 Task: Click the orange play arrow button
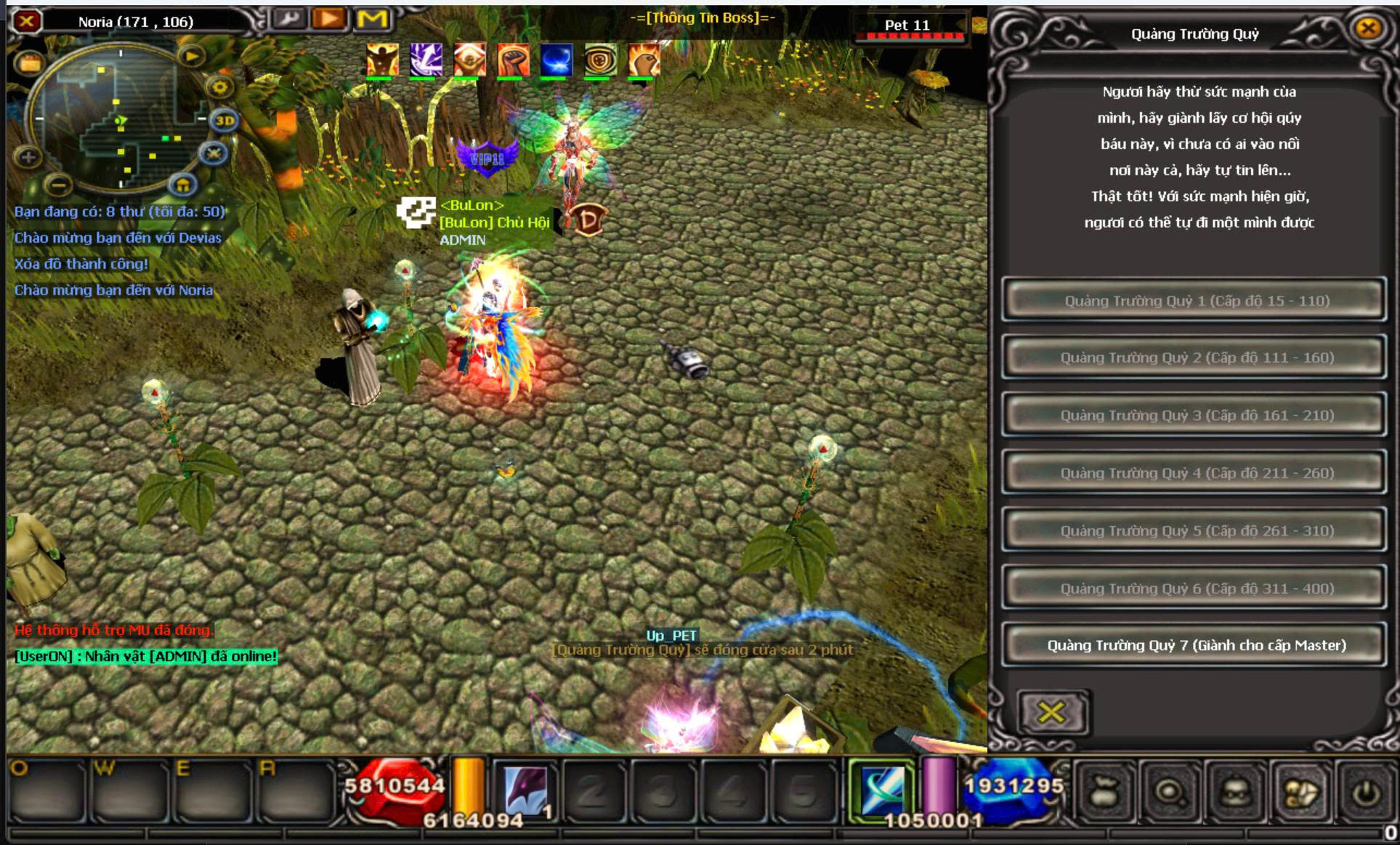[x=329, y=19]
